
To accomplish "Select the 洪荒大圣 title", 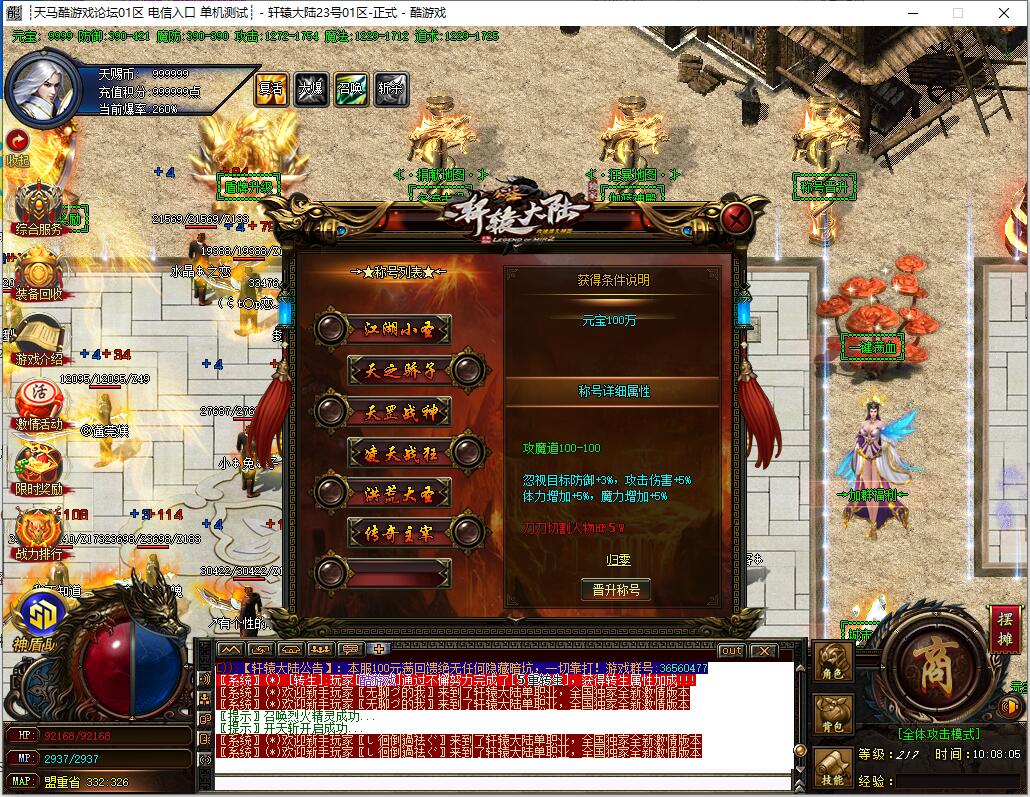I will click(x=383, y=492).
